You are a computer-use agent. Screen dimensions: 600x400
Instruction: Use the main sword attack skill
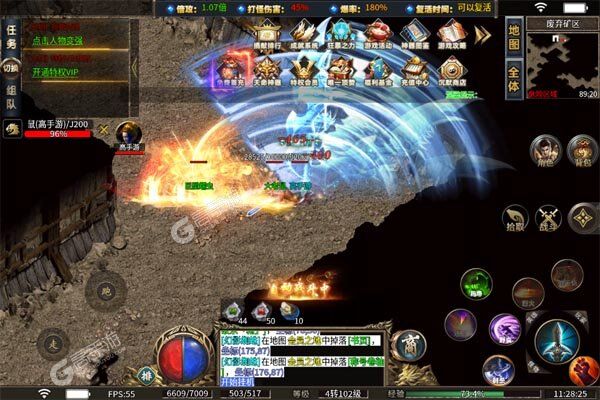(x=556, y=340)
